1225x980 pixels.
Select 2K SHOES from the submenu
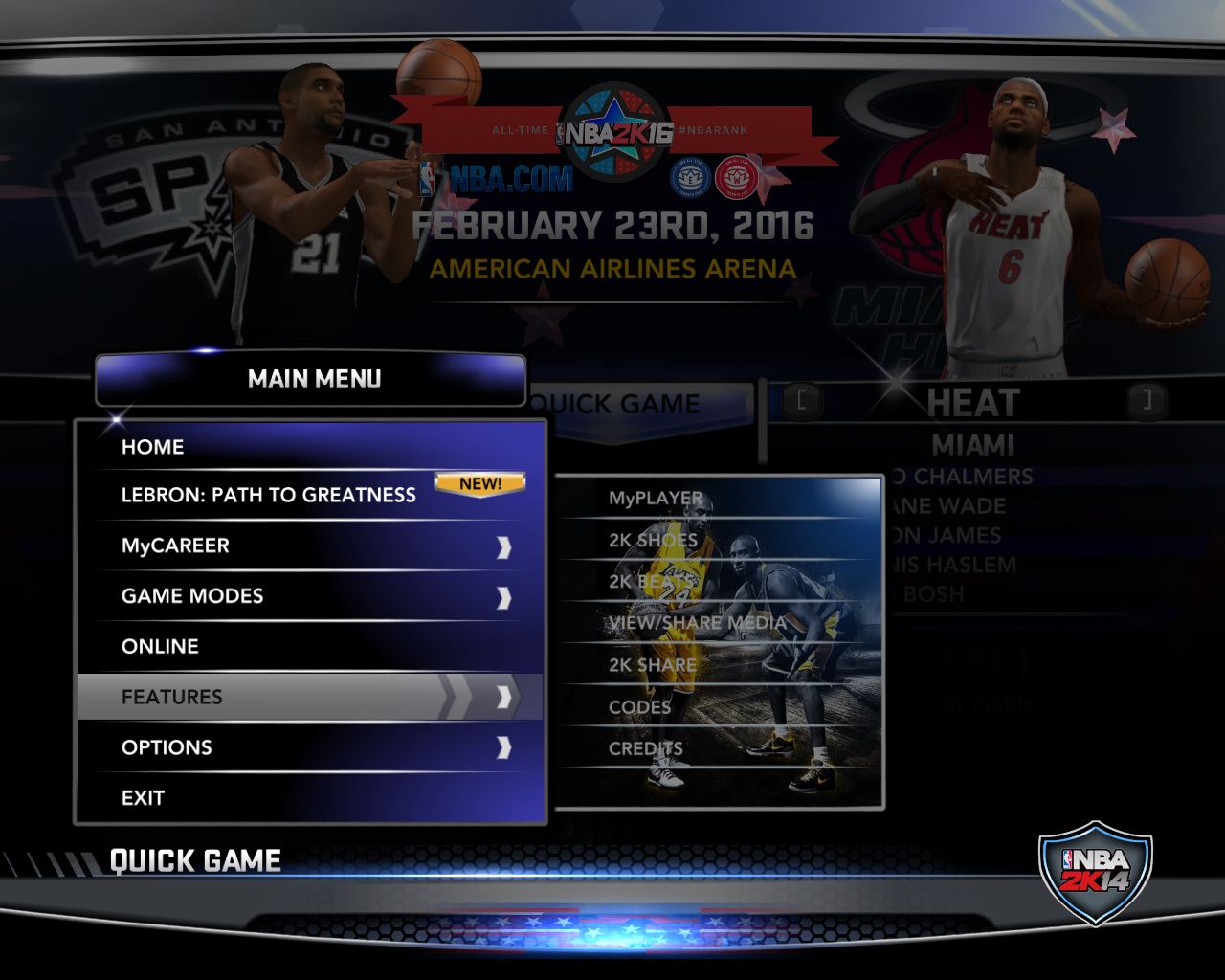(653, 540)
